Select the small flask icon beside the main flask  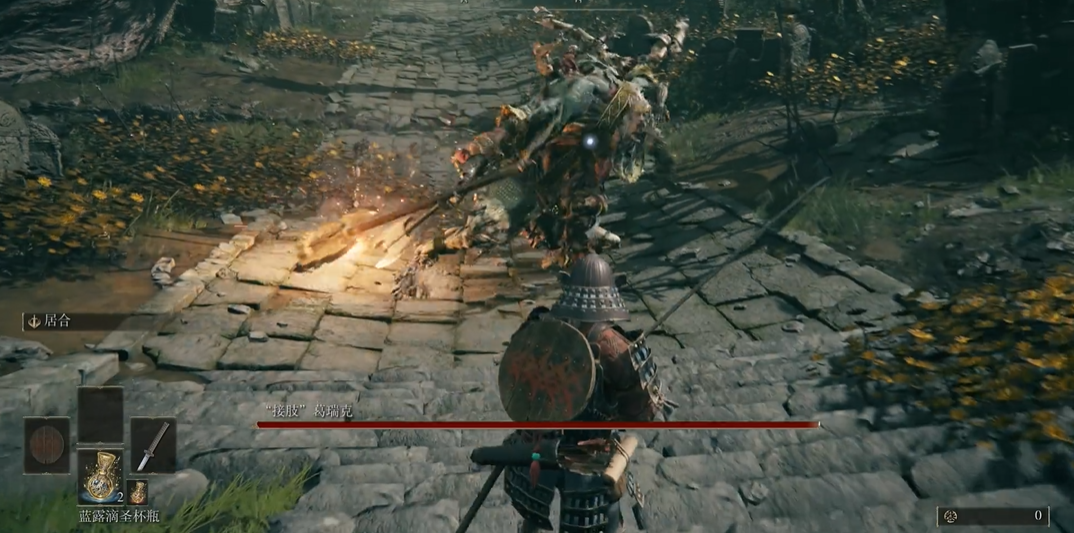(138, 491)
